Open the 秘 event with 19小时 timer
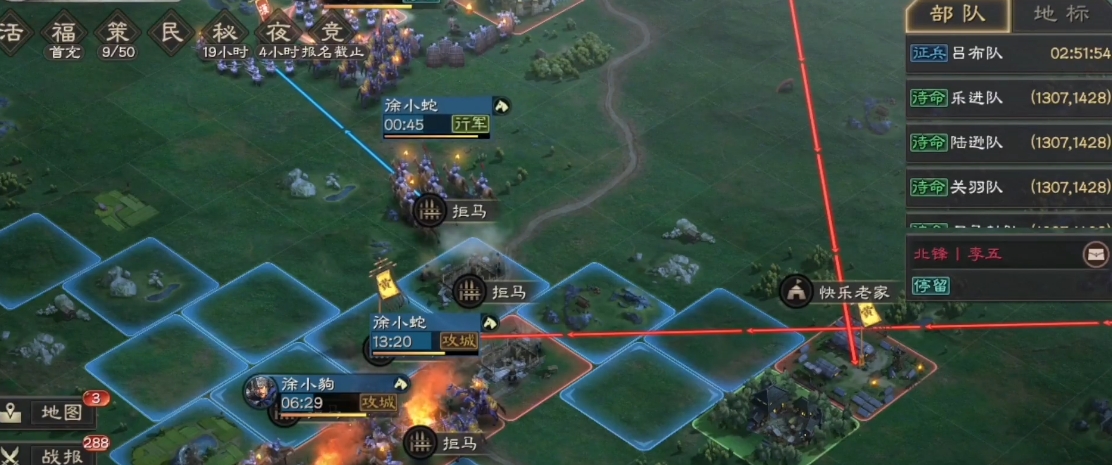 tap(226, 31)
